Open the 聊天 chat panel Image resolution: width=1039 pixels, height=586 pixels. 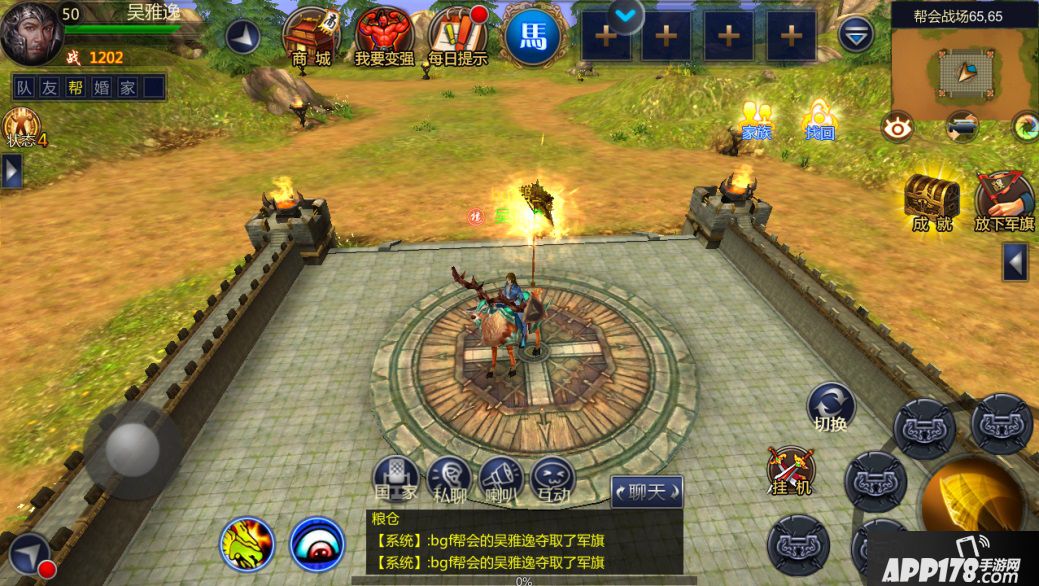646,491
